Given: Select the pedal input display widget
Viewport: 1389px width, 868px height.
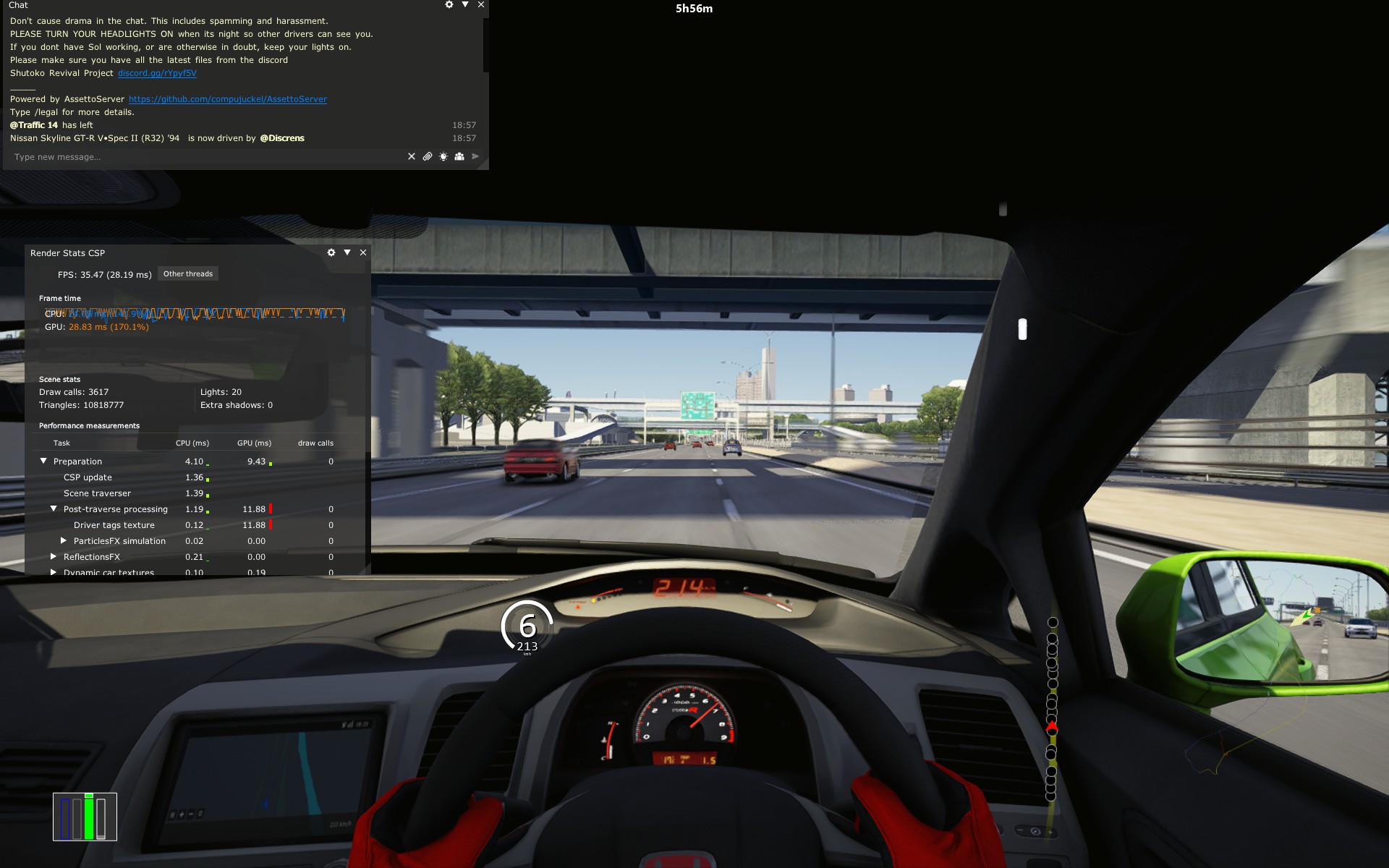Looking at the screenshot, I should [x=85, y=817].
